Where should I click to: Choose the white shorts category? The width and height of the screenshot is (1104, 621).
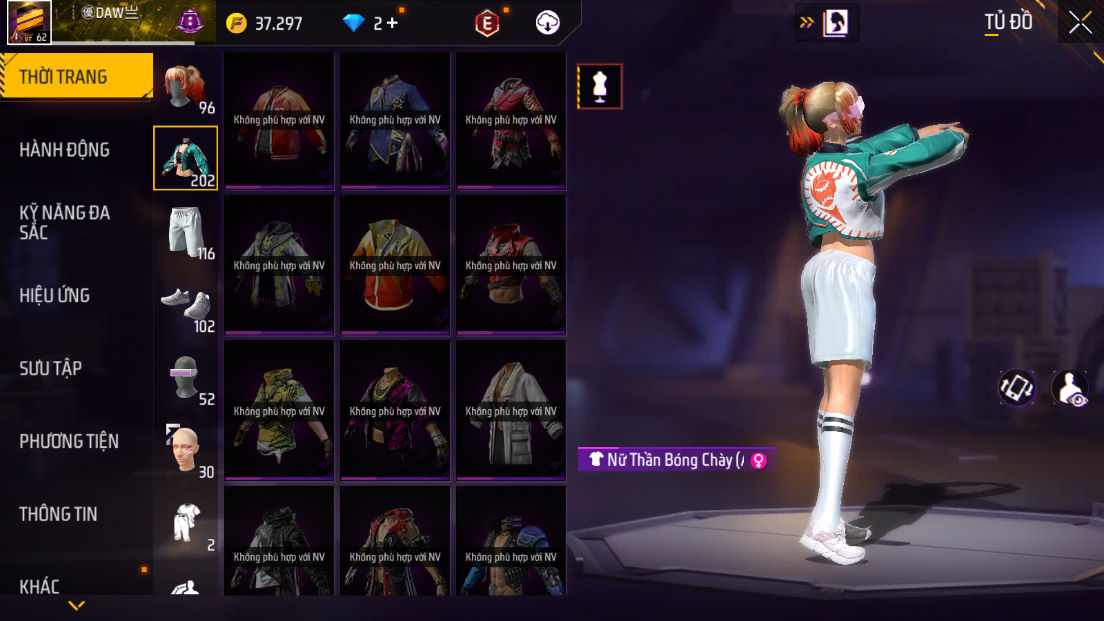pyautogui.click(x=186, y=232)
